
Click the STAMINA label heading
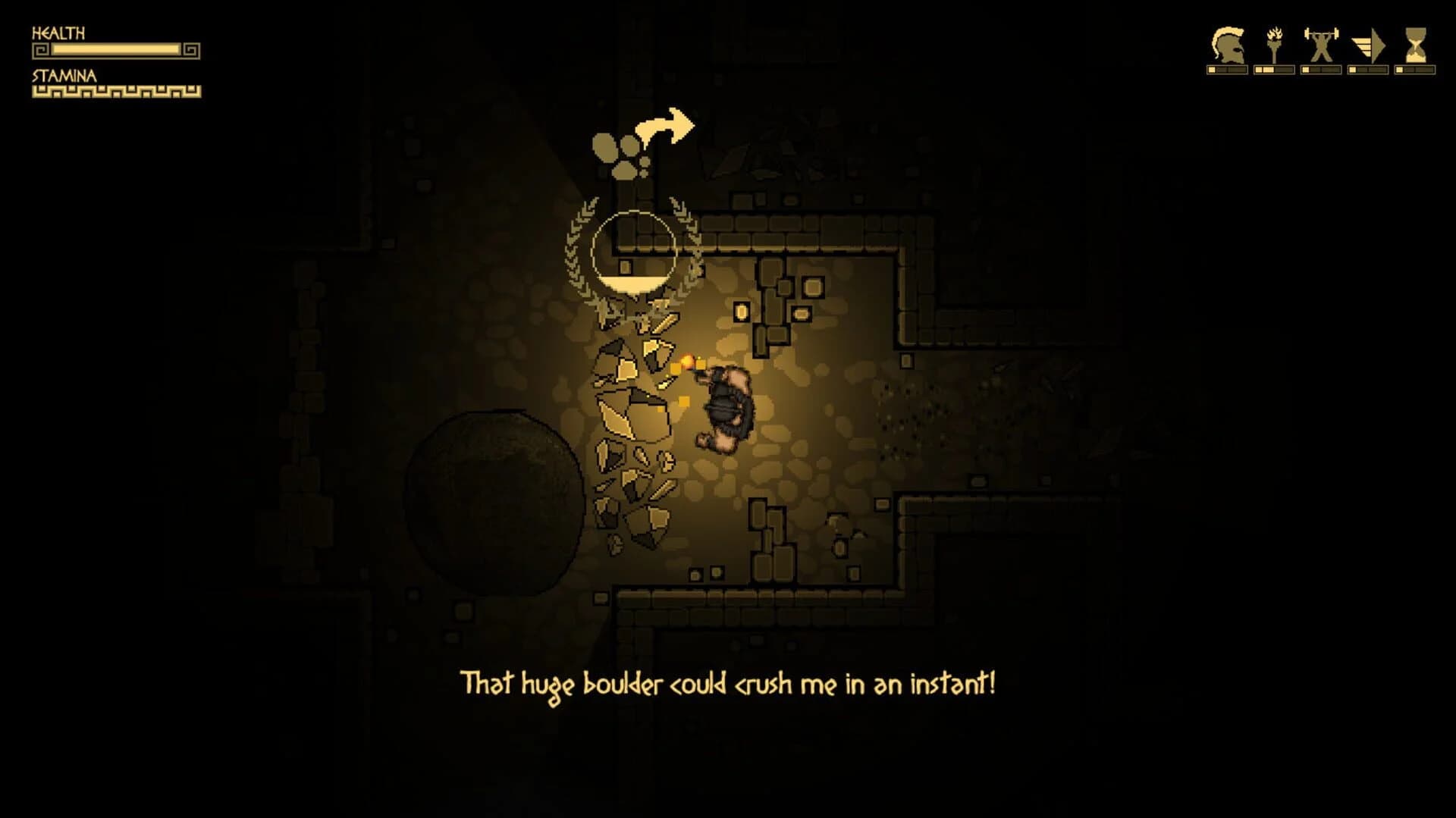tap(63, 75)
